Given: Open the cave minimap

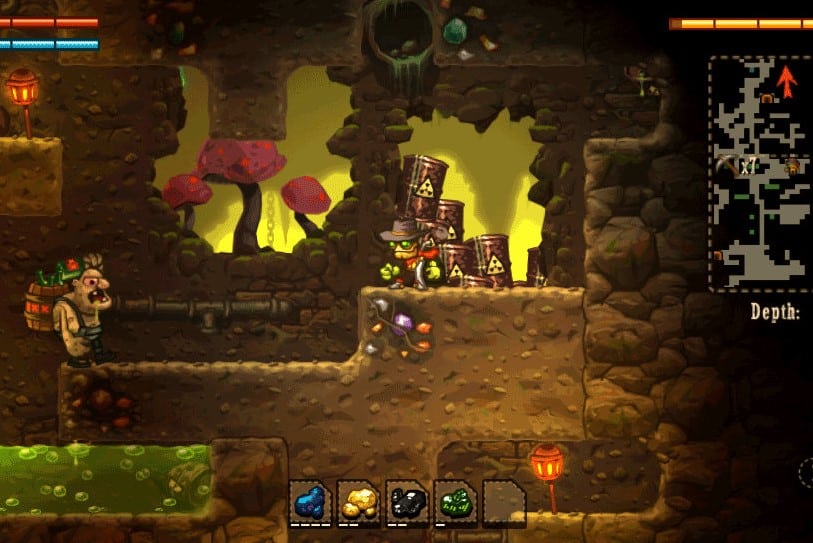Looking at the screenshot, I should (759, 172).
